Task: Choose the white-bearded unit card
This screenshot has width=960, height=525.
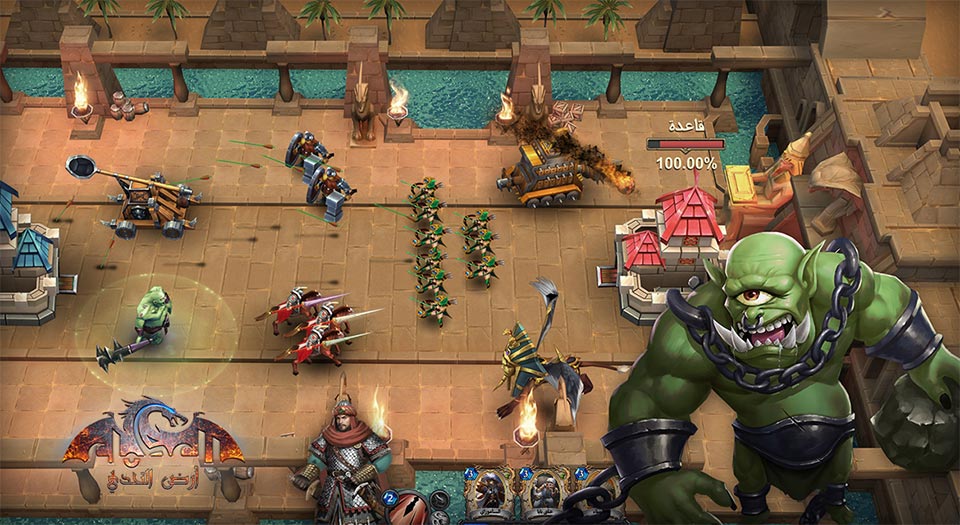Action: [x=544, y=492]
